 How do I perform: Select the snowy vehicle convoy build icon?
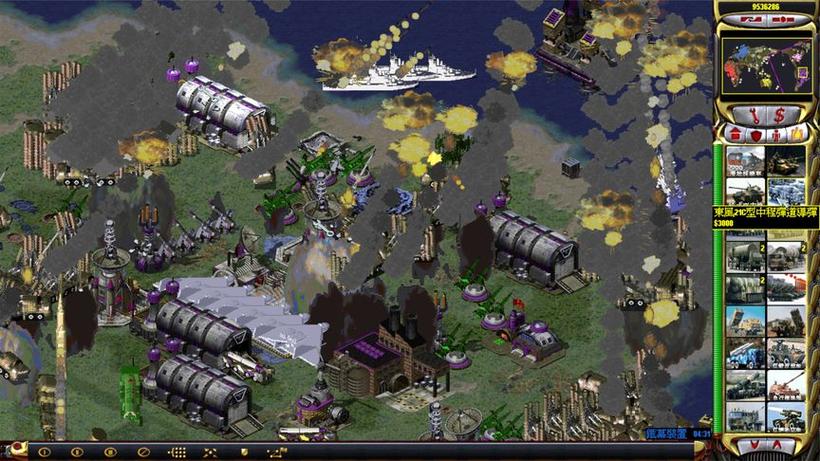pos(786,190)
